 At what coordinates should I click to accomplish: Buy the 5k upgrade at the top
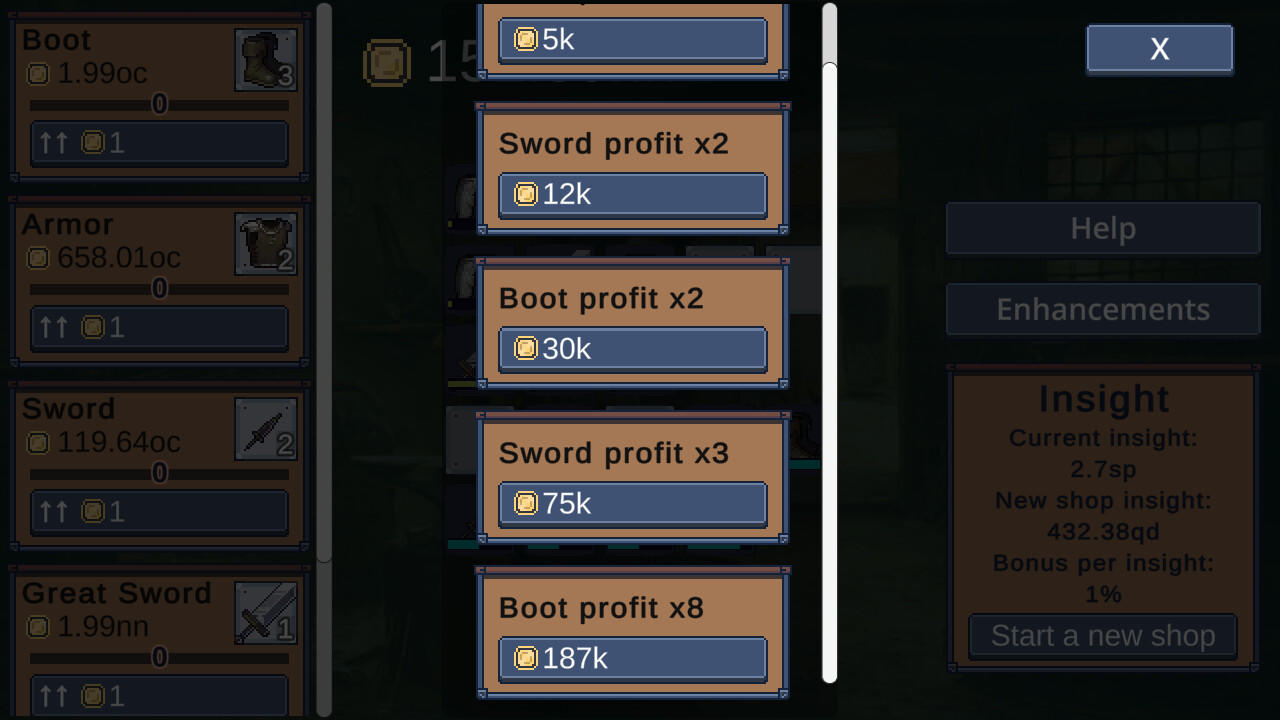pyautogui.click(x=632, y=39)
